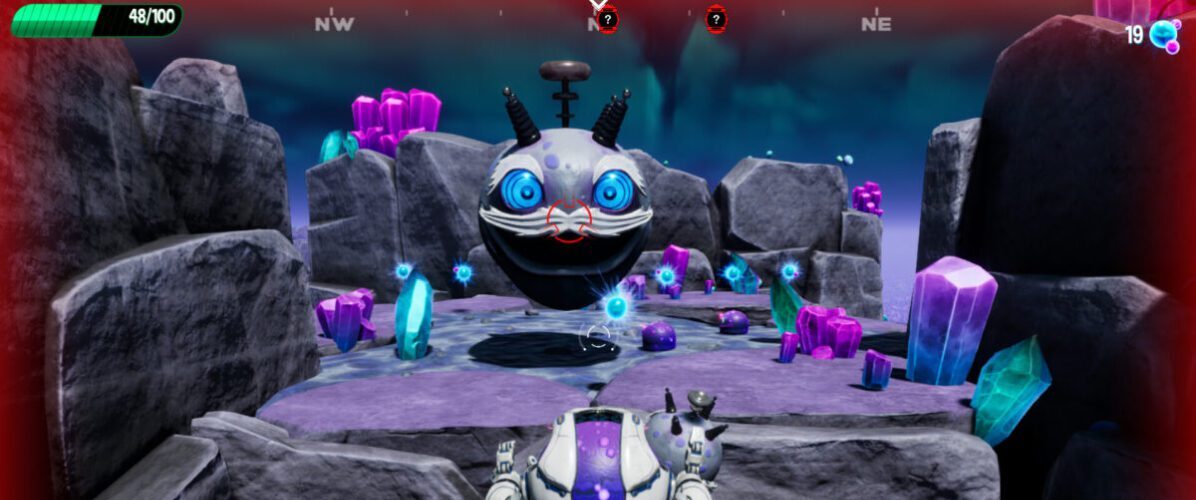Select the compass question mark marker nearer NE
Image resolution: width=1196 pixels, height=500 pixels.
pos(716,19)
